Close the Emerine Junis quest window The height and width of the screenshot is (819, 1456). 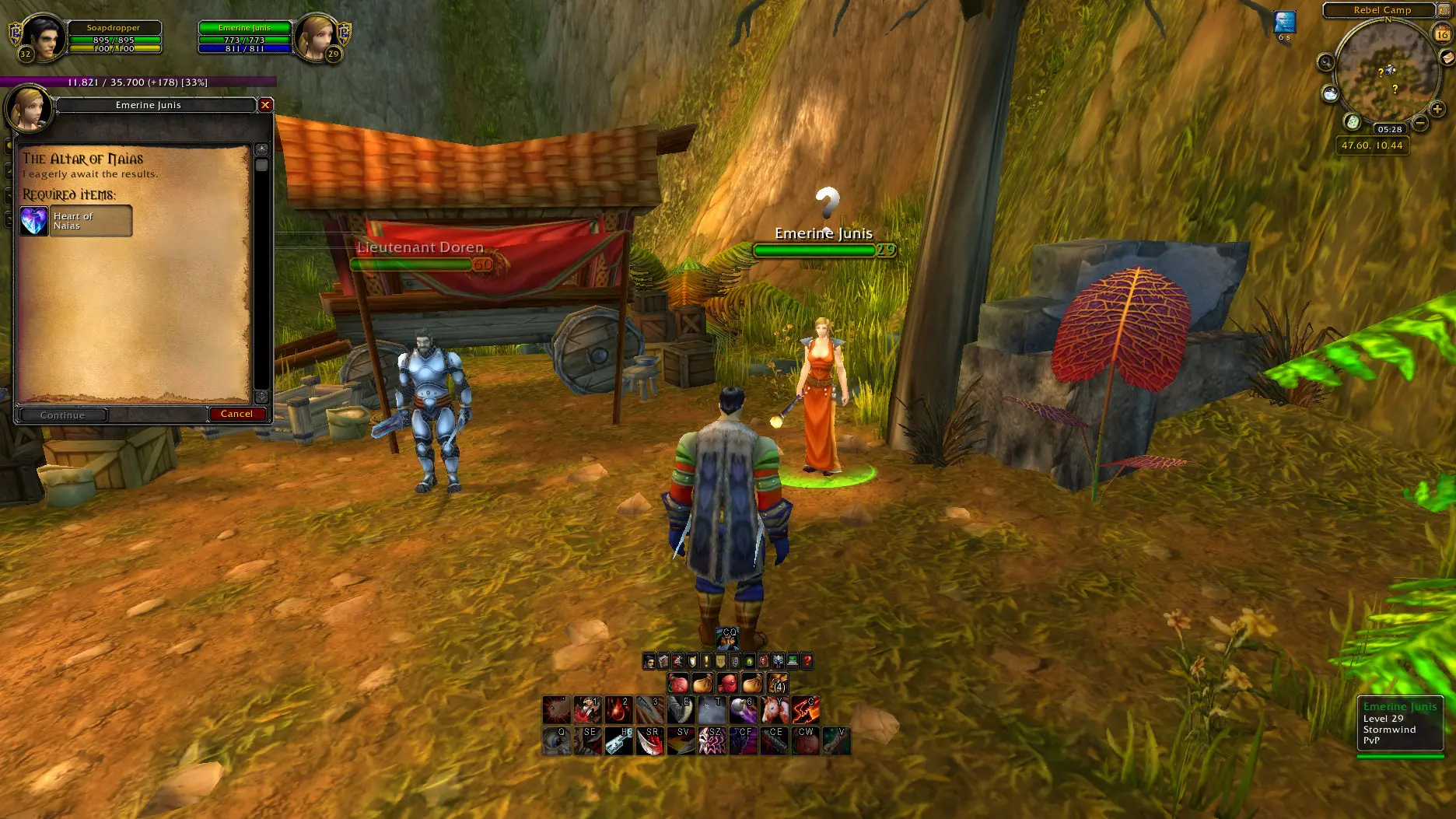click(265, 105)
